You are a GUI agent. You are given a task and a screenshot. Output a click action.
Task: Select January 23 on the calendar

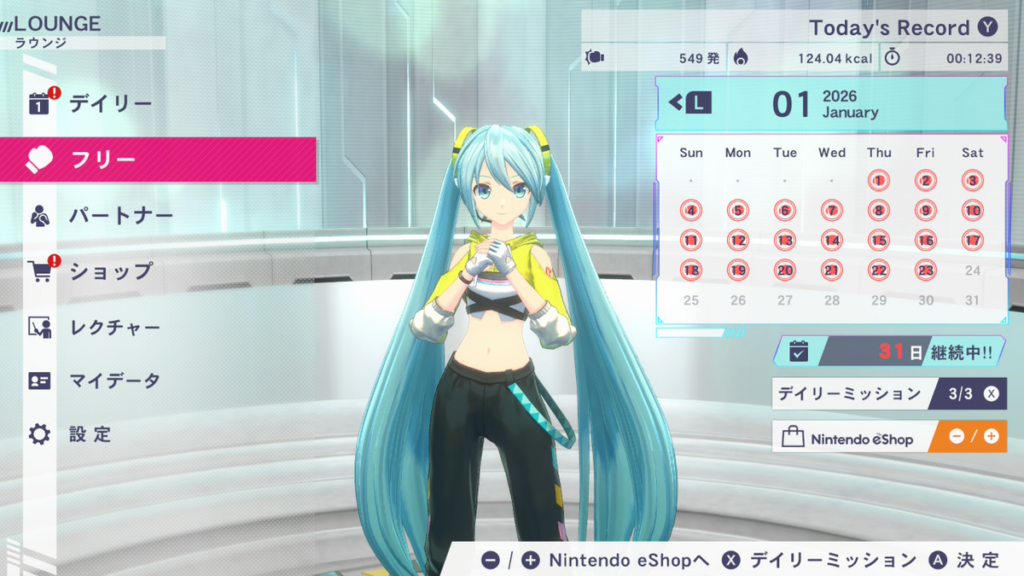coord(926,270)
